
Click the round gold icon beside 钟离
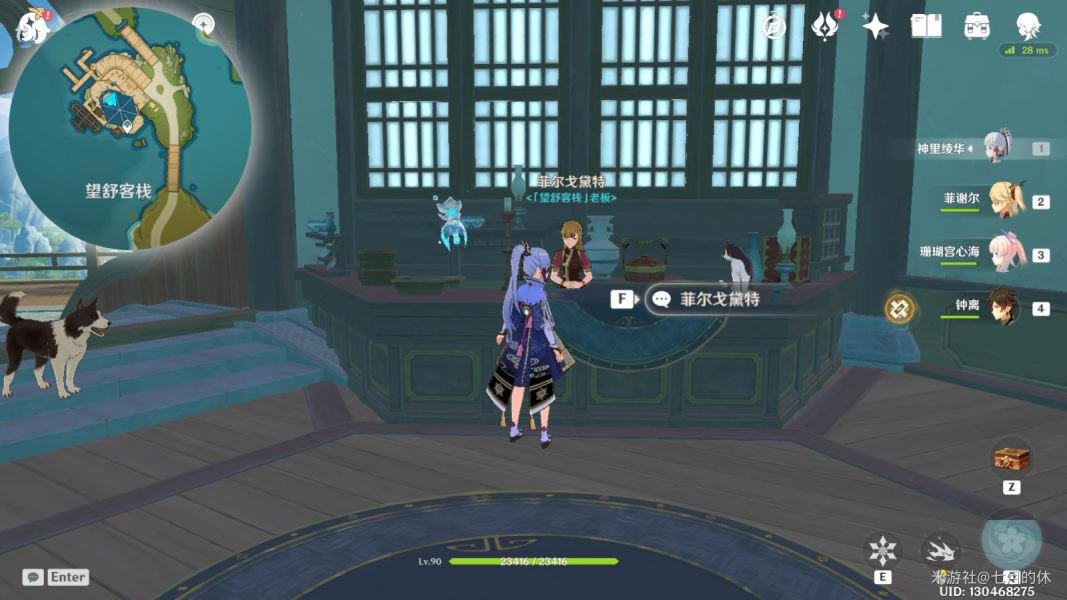[899, 307]
